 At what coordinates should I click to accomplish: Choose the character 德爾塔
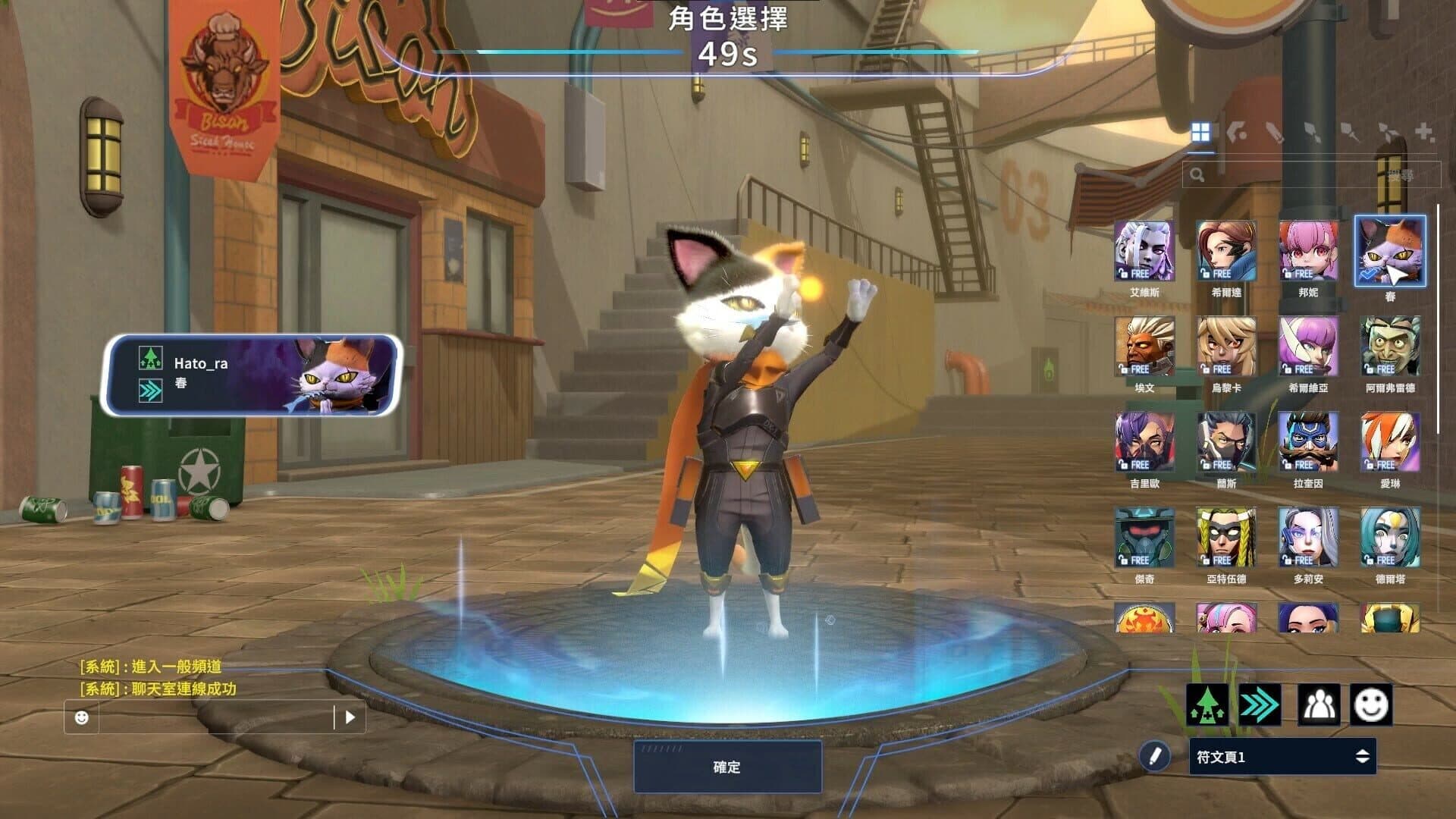[1390, 538]
